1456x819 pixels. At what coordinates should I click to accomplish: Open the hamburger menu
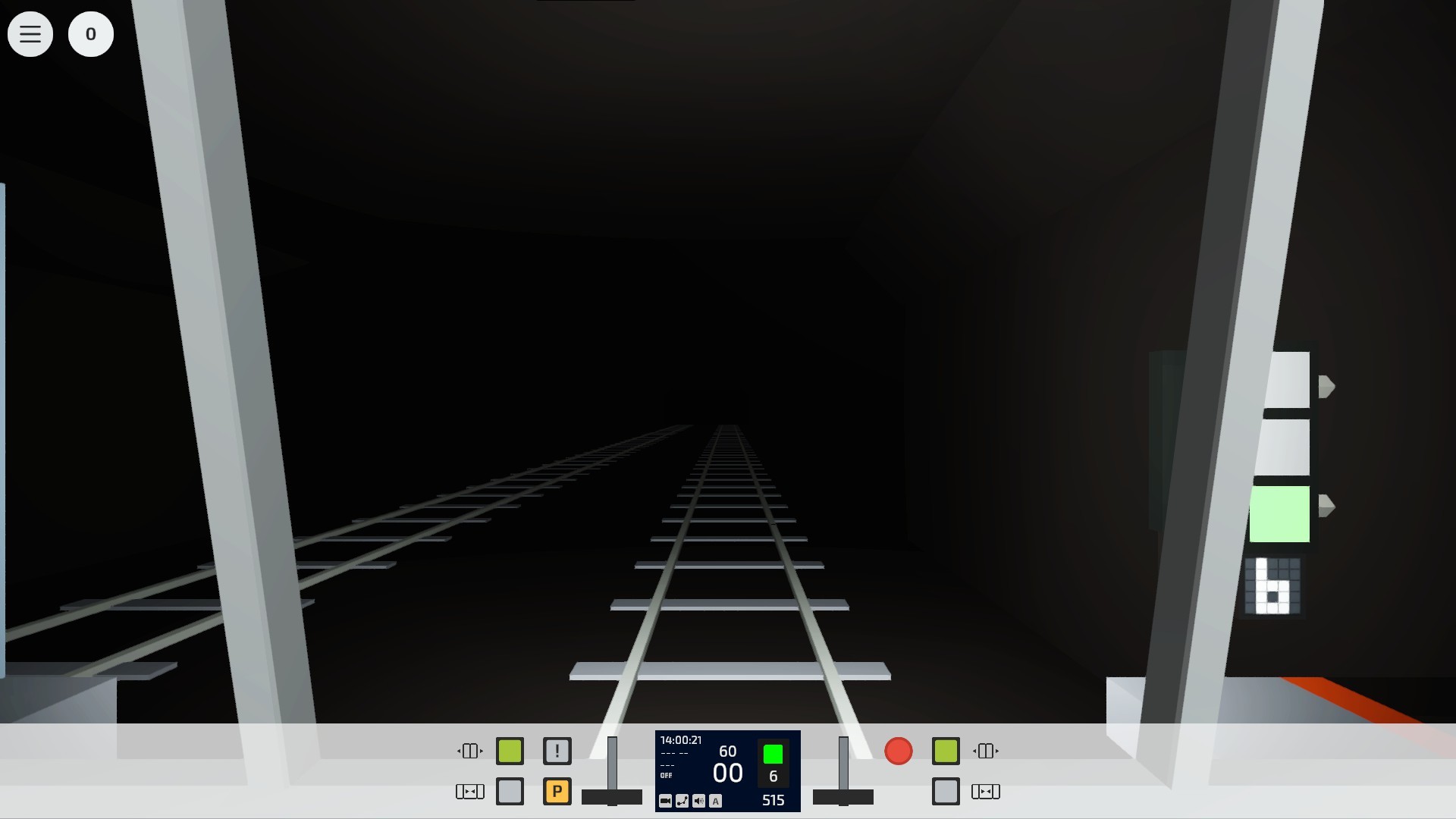30,34
